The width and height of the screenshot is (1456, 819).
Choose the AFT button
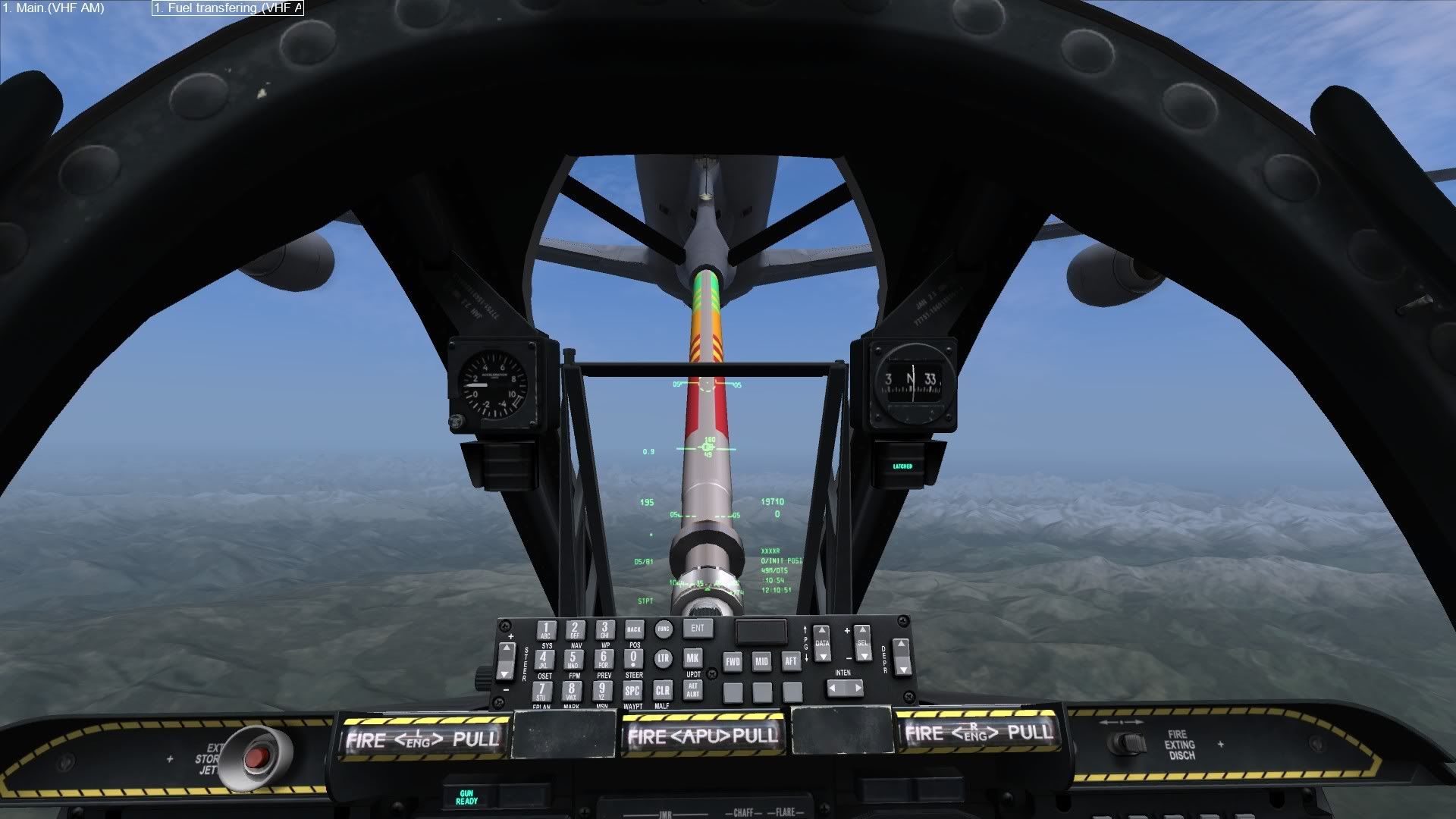pyautogui.click(x=791, y=661)
